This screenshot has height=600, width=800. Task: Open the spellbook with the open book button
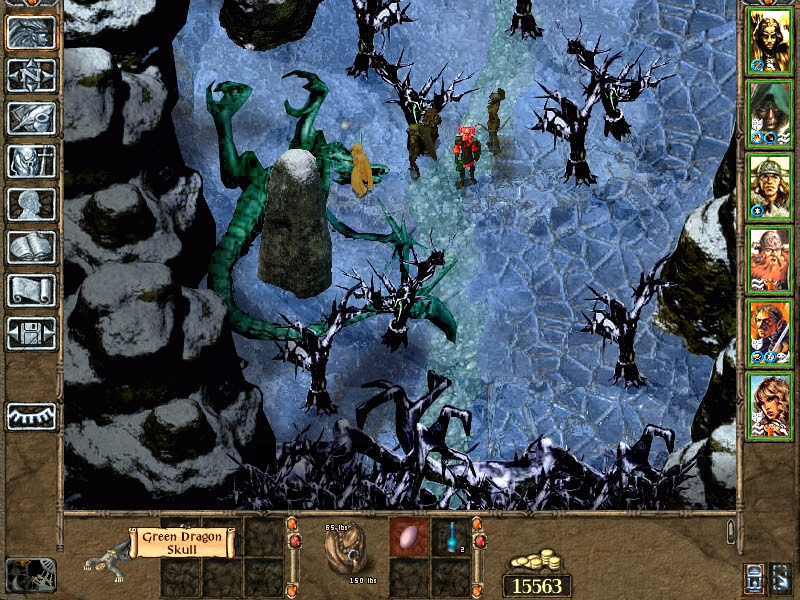31,247
